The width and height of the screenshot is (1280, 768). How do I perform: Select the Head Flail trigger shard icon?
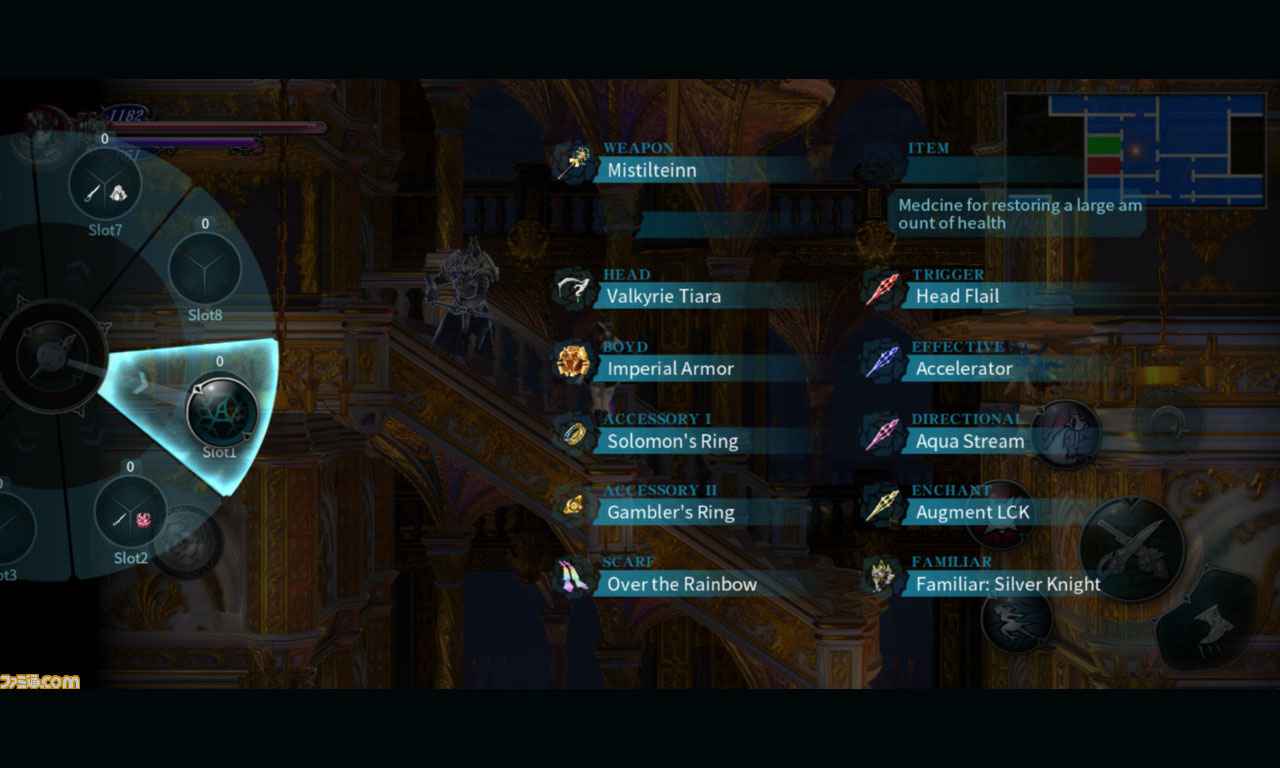point(882,285)
